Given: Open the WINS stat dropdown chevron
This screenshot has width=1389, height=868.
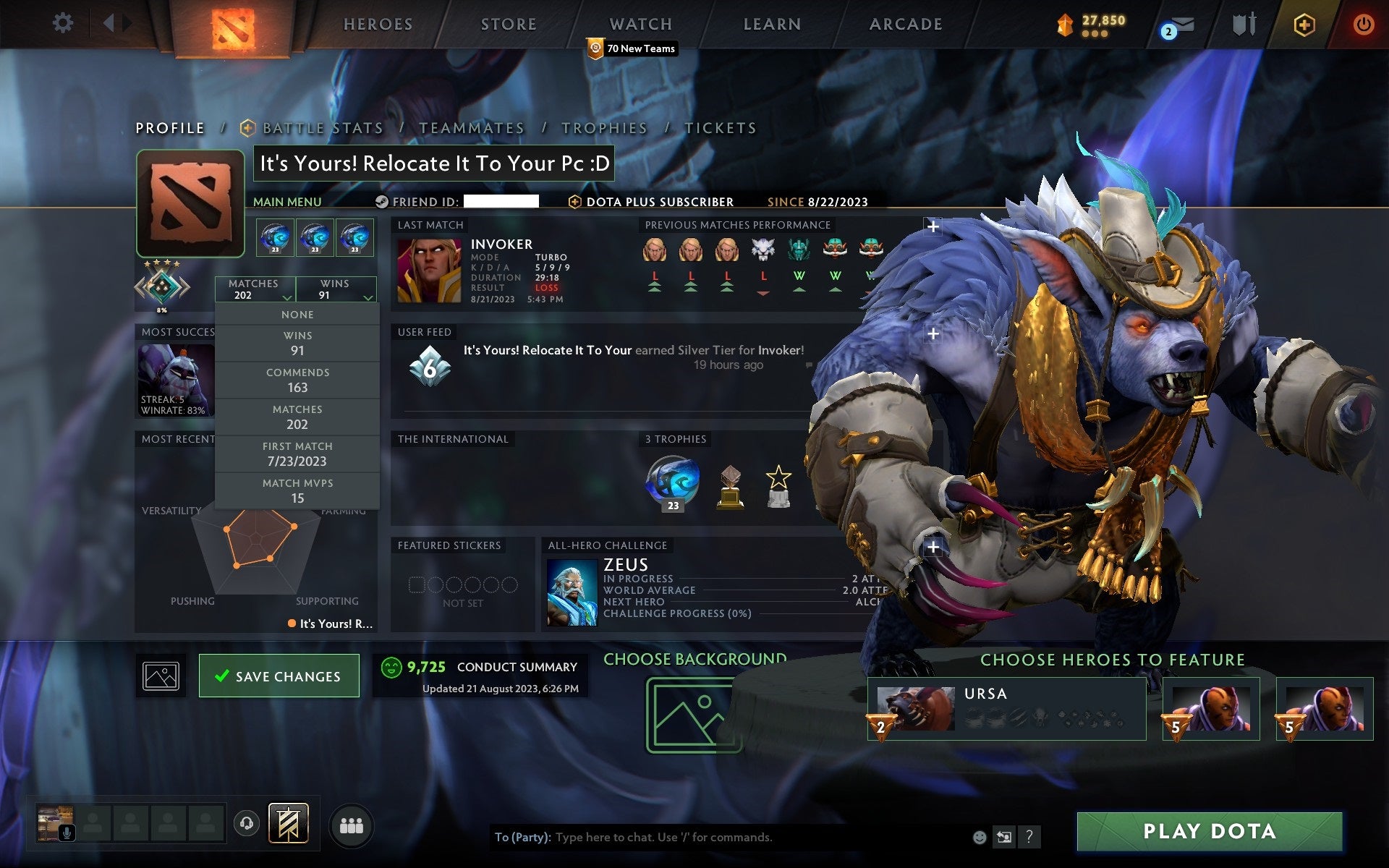Looking at the screenshot, I should pyautogui.click(x=368, y=297).
